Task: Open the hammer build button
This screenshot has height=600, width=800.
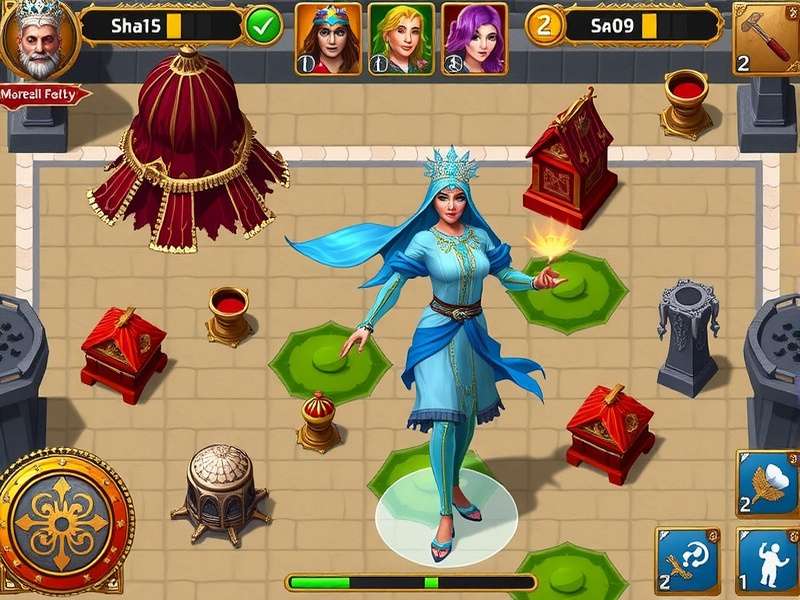Action: [766, 38]
